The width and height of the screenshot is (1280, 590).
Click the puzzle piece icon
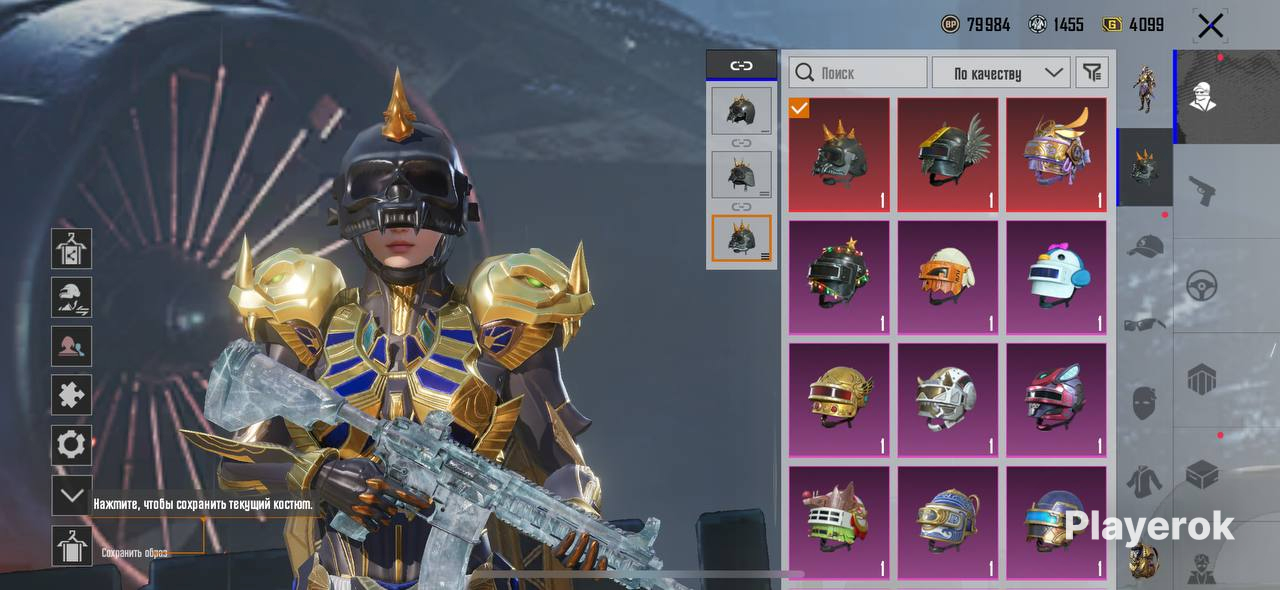(x=72, y=395)
